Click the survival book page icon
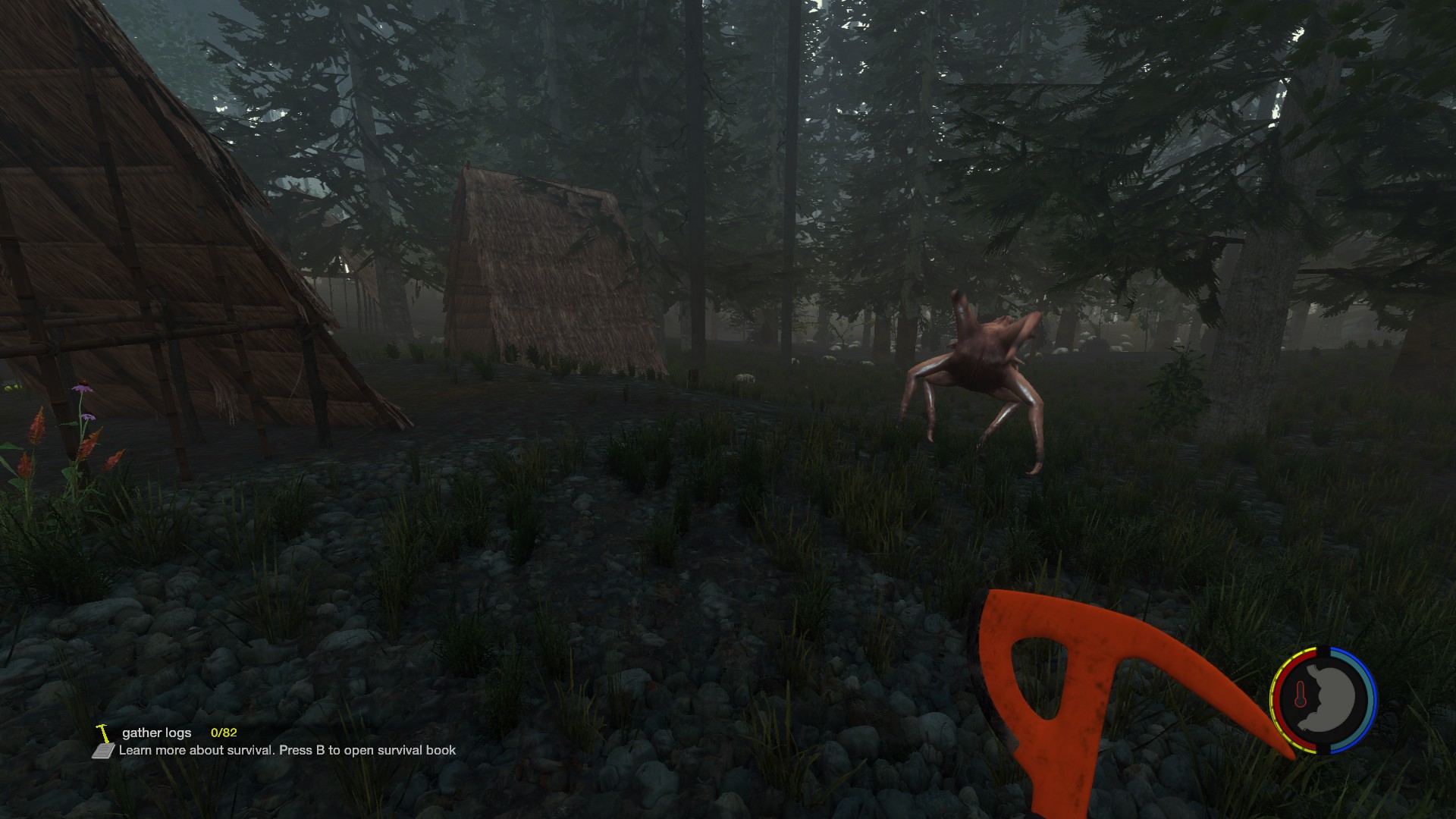The height and width of the screenshot is (819, 1456). 103,751
